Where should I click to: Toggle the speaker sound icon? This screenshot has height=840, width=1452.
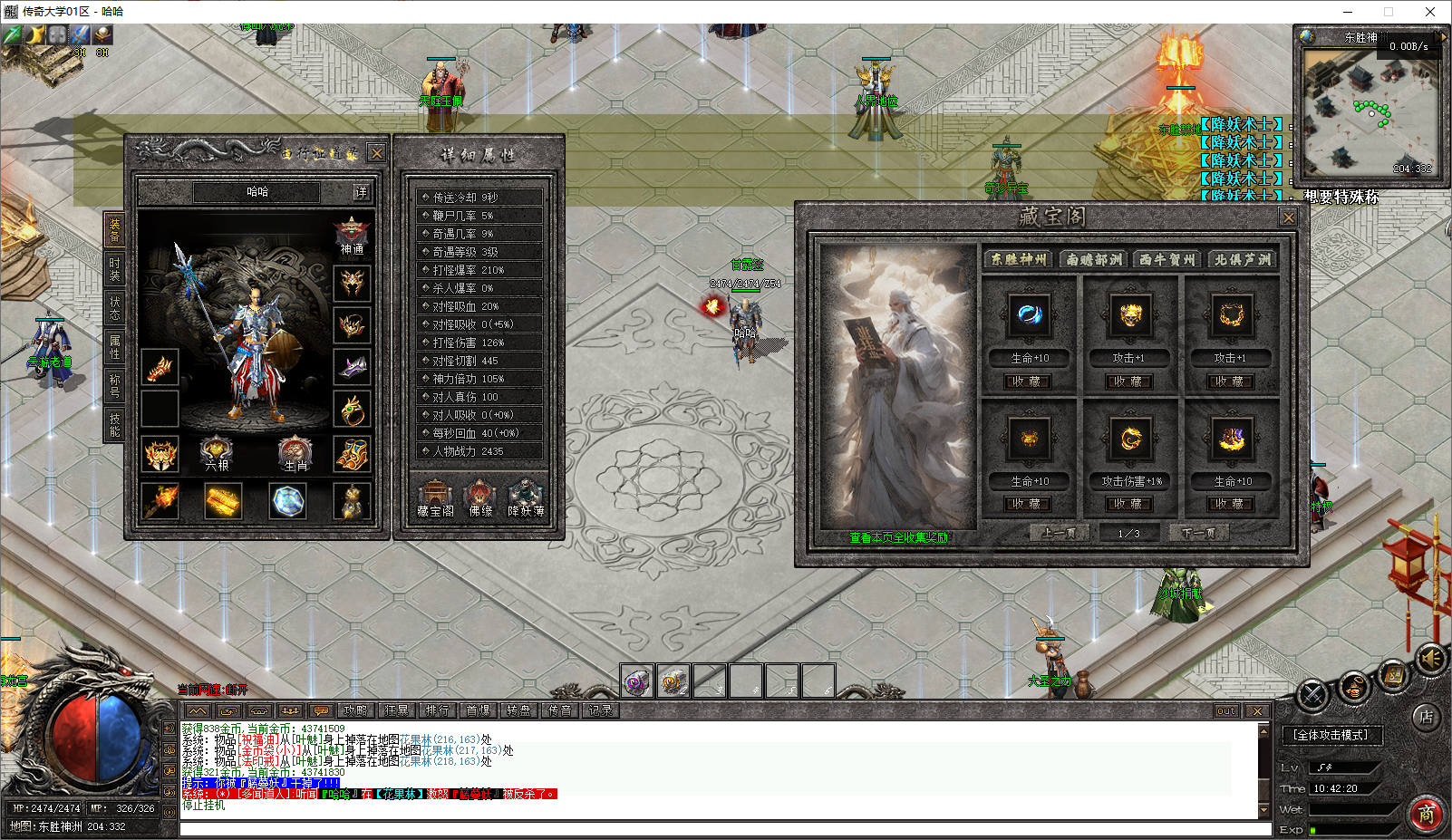[x=1430, y=659]
